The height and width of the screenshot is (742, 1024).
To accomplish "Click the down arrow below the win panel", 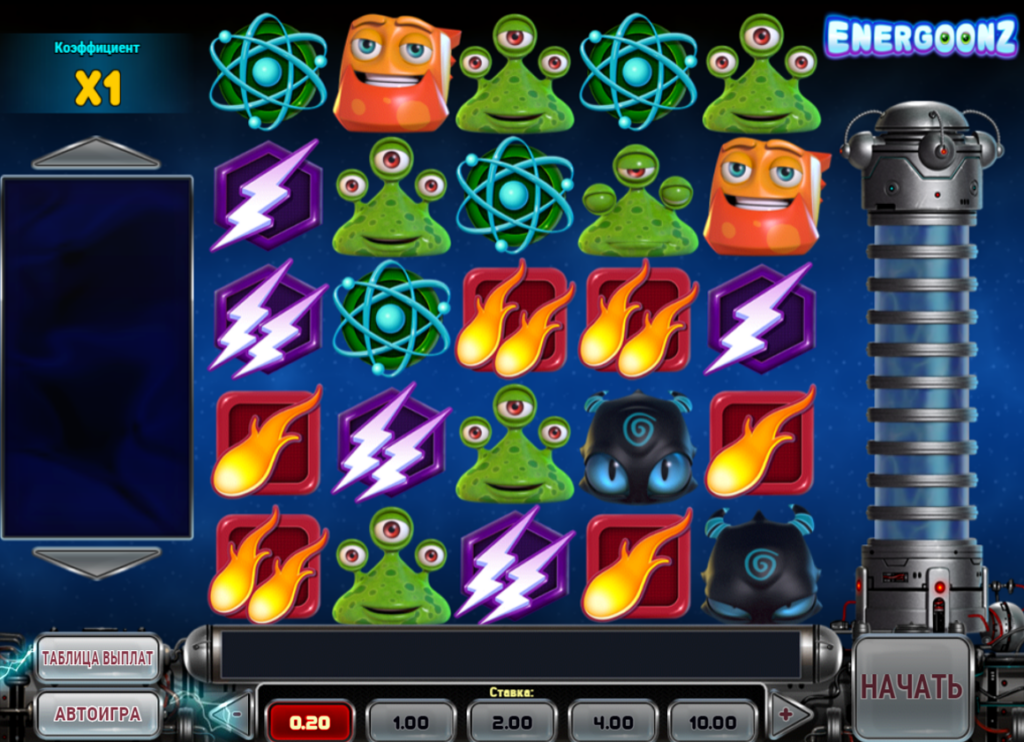I will 96,561.
